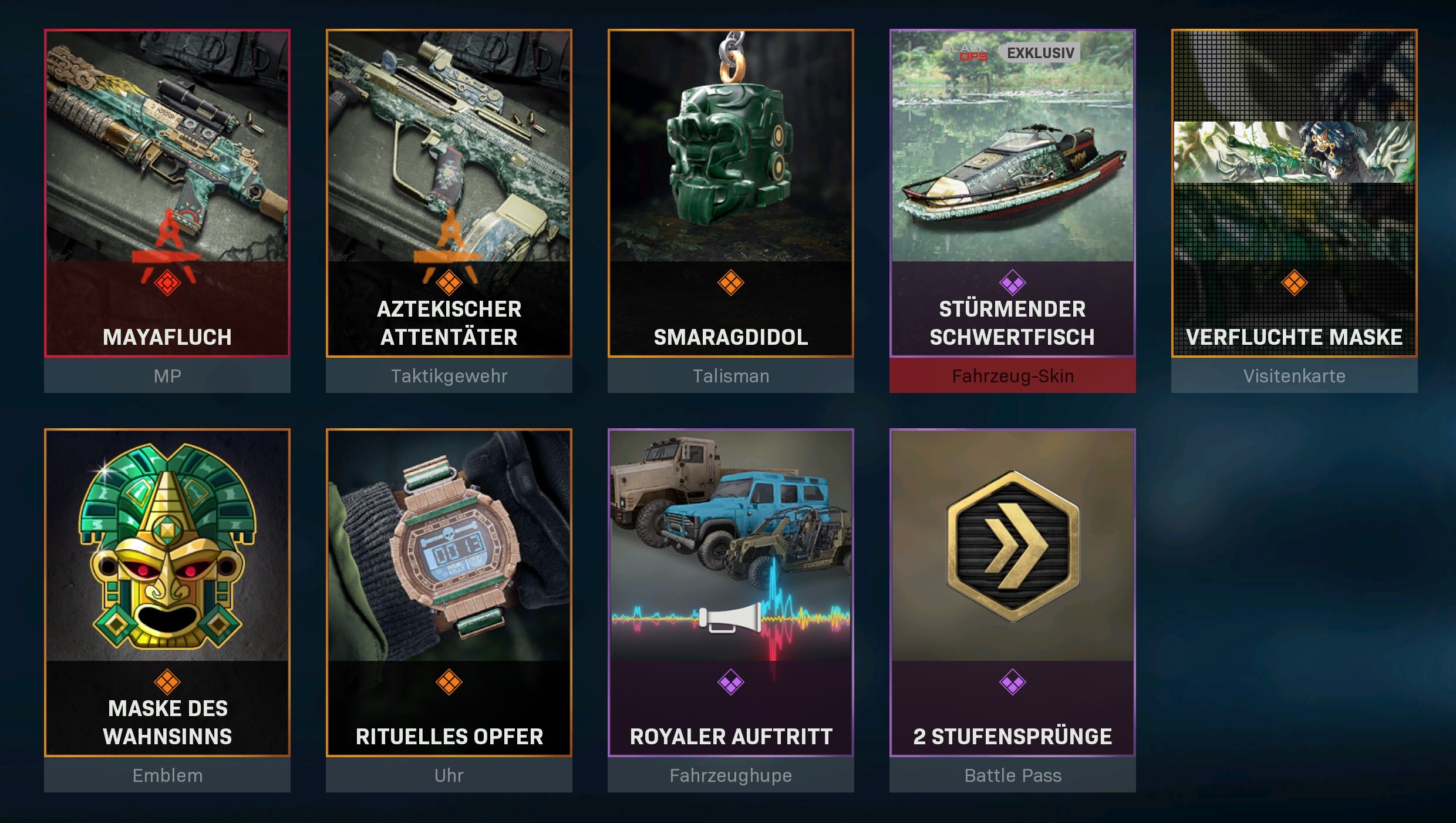The image size is (1456, 823).
Task: Preview the Rituelles Opfer watch
Action: [x=449, y=593]
